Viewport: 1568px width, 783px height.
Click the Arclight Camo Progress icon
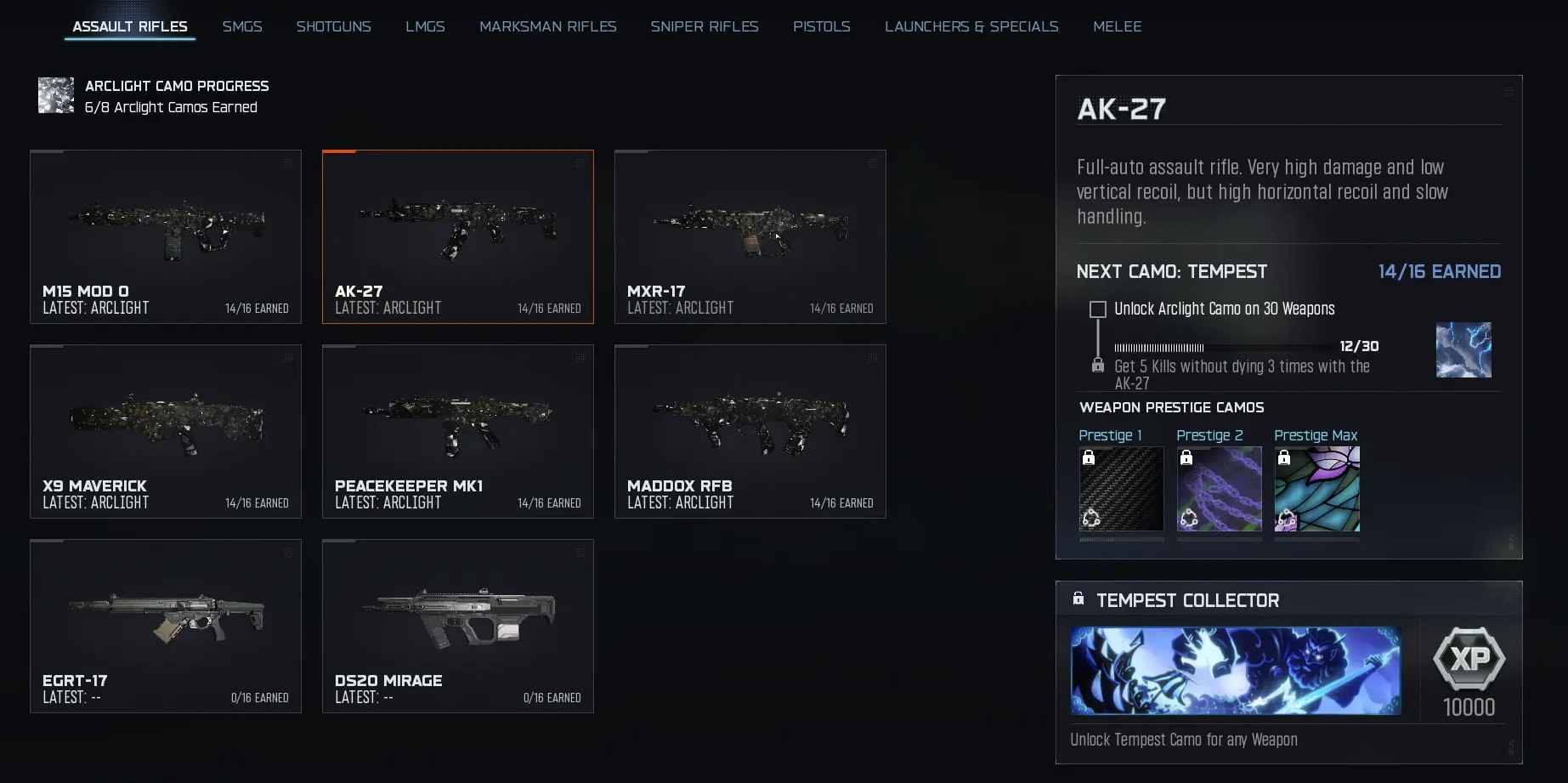(x=55, y=95)
